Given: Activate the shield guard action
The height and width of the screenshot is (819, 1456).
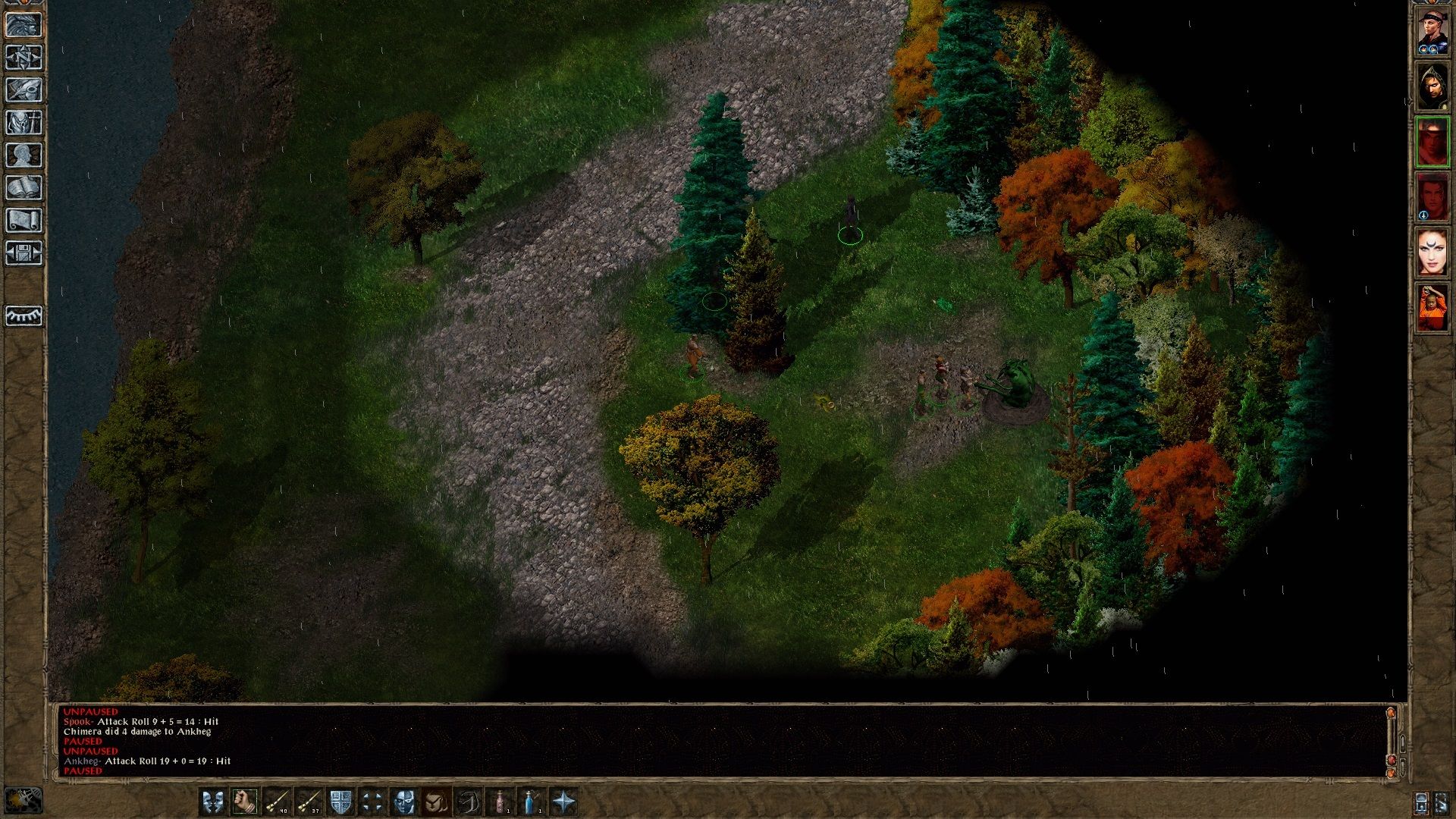Looking at the screenshot, I should point(340,802).
